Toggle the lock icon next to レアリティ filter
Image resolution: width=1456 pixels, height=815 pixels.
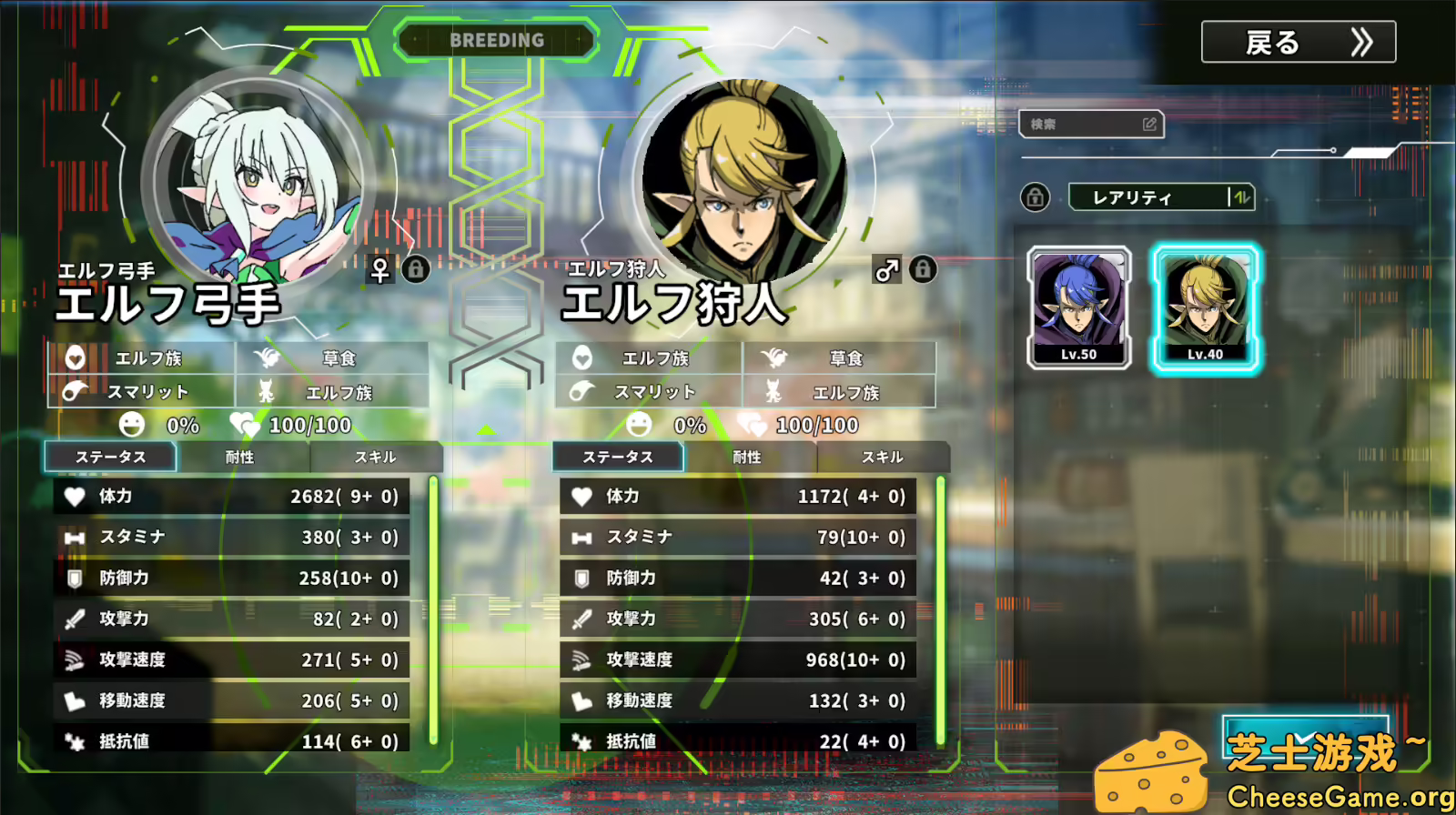1036,197
